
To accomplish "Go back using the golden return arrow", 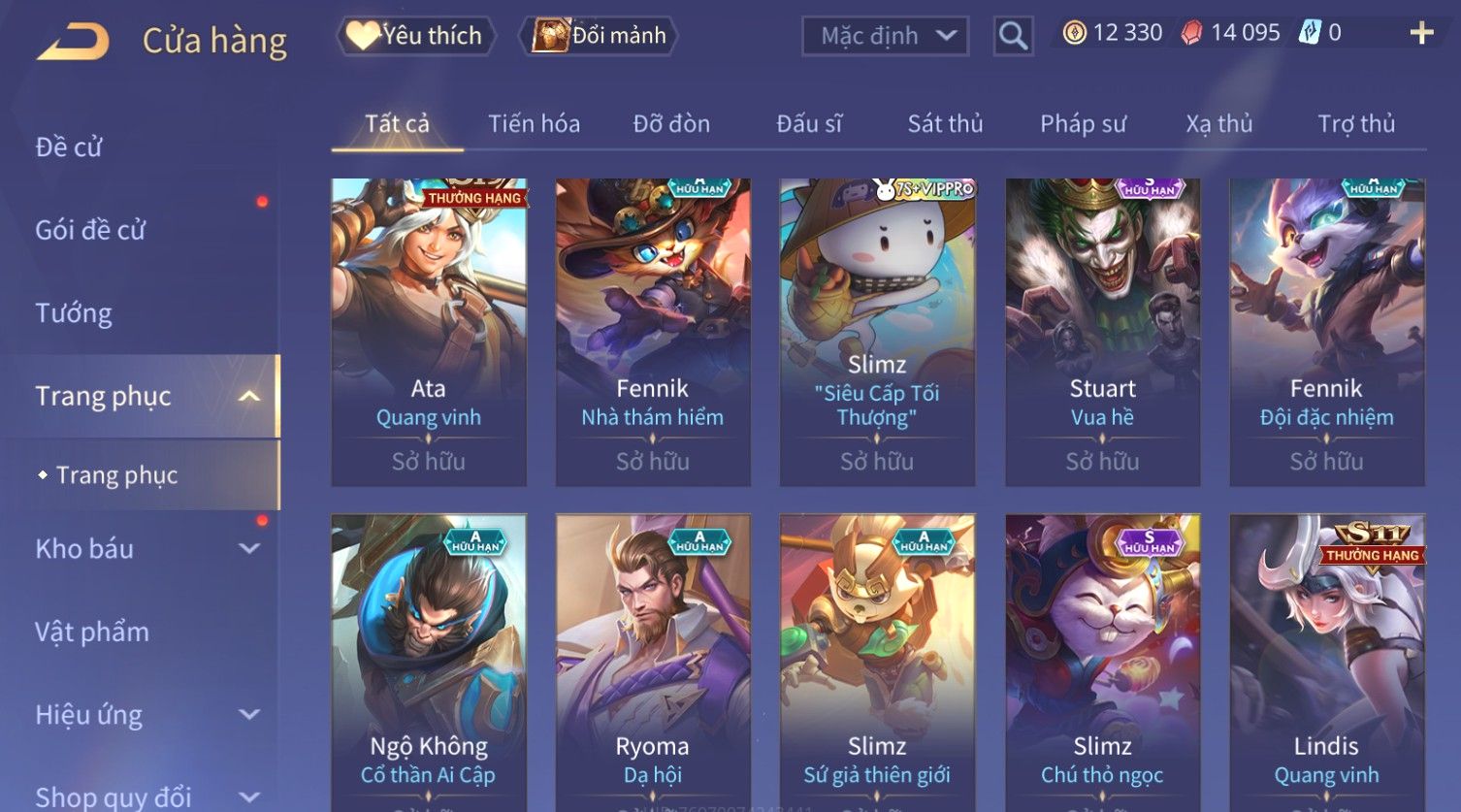I will tap(73, 42).
